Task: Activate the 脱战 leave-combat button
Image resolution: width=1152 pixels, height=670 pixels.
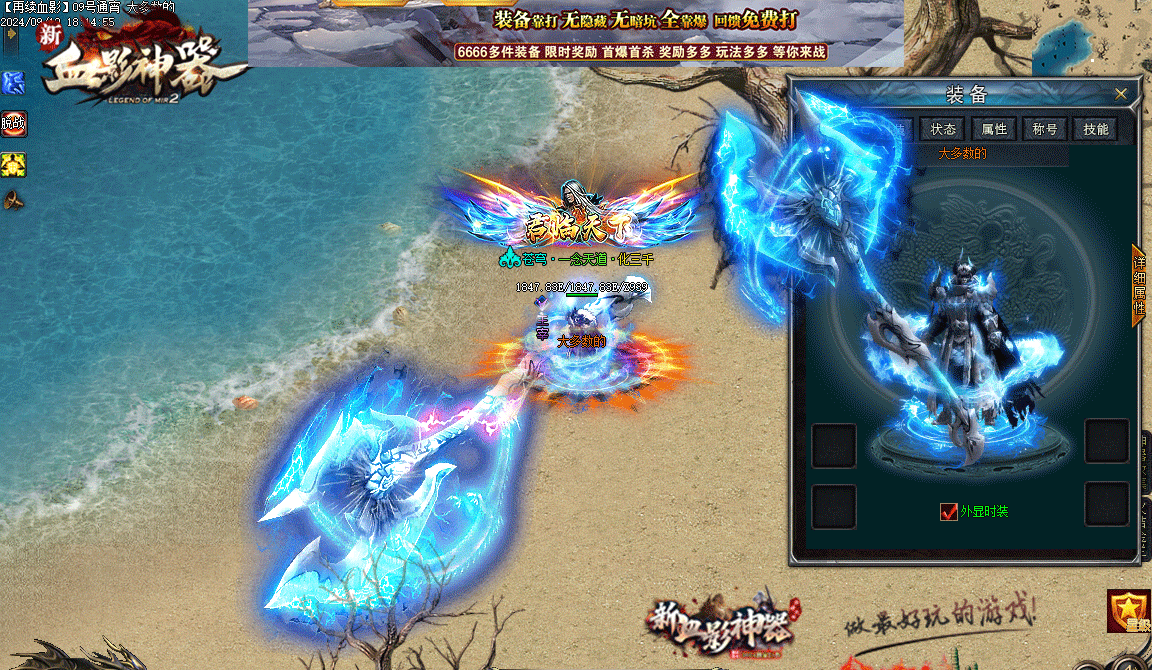Action: pyautogui.click(x=13, y=124)
